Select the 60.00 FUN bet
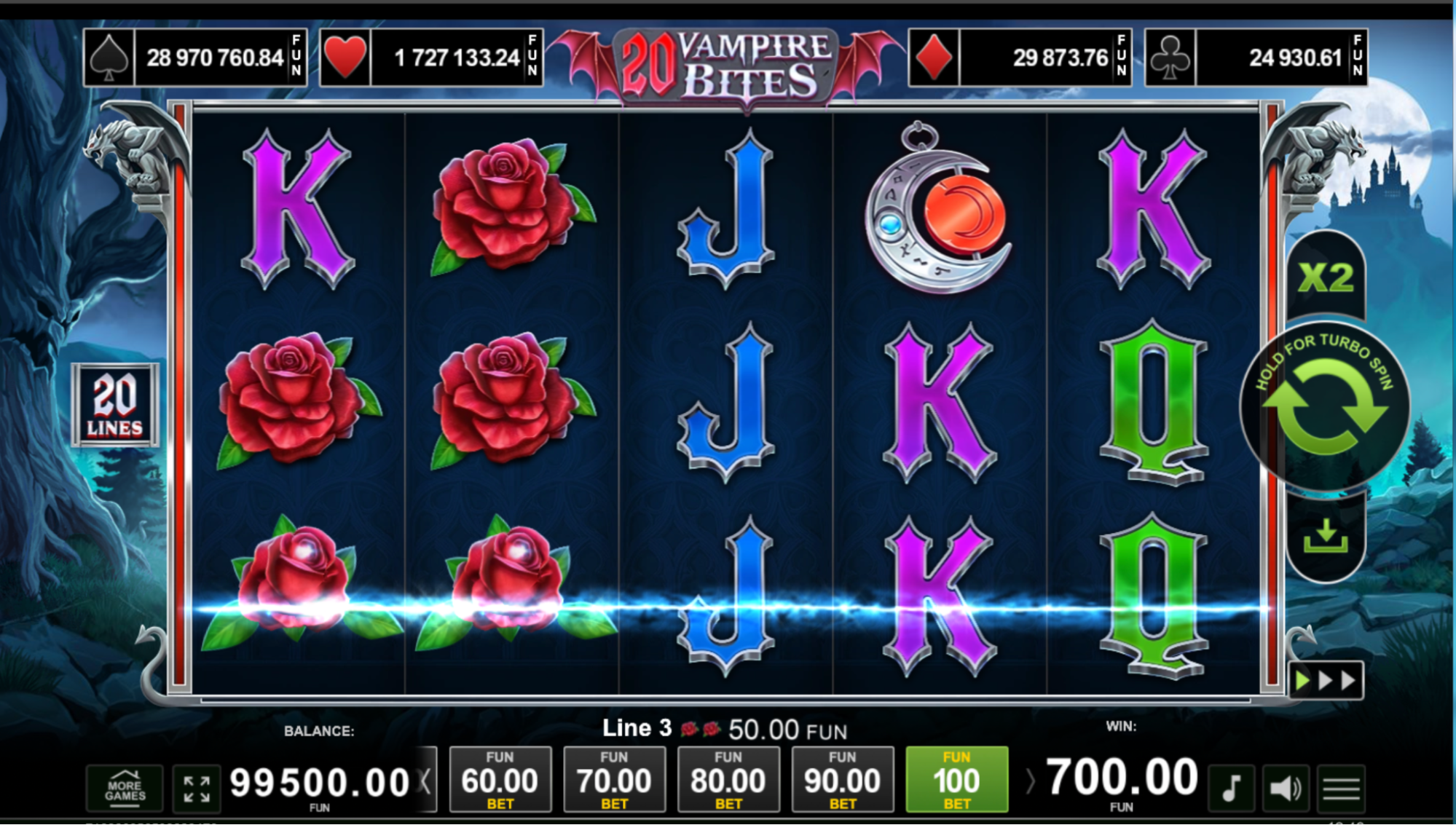Screen dimensions: 1456x825 (x=500, y=780)
